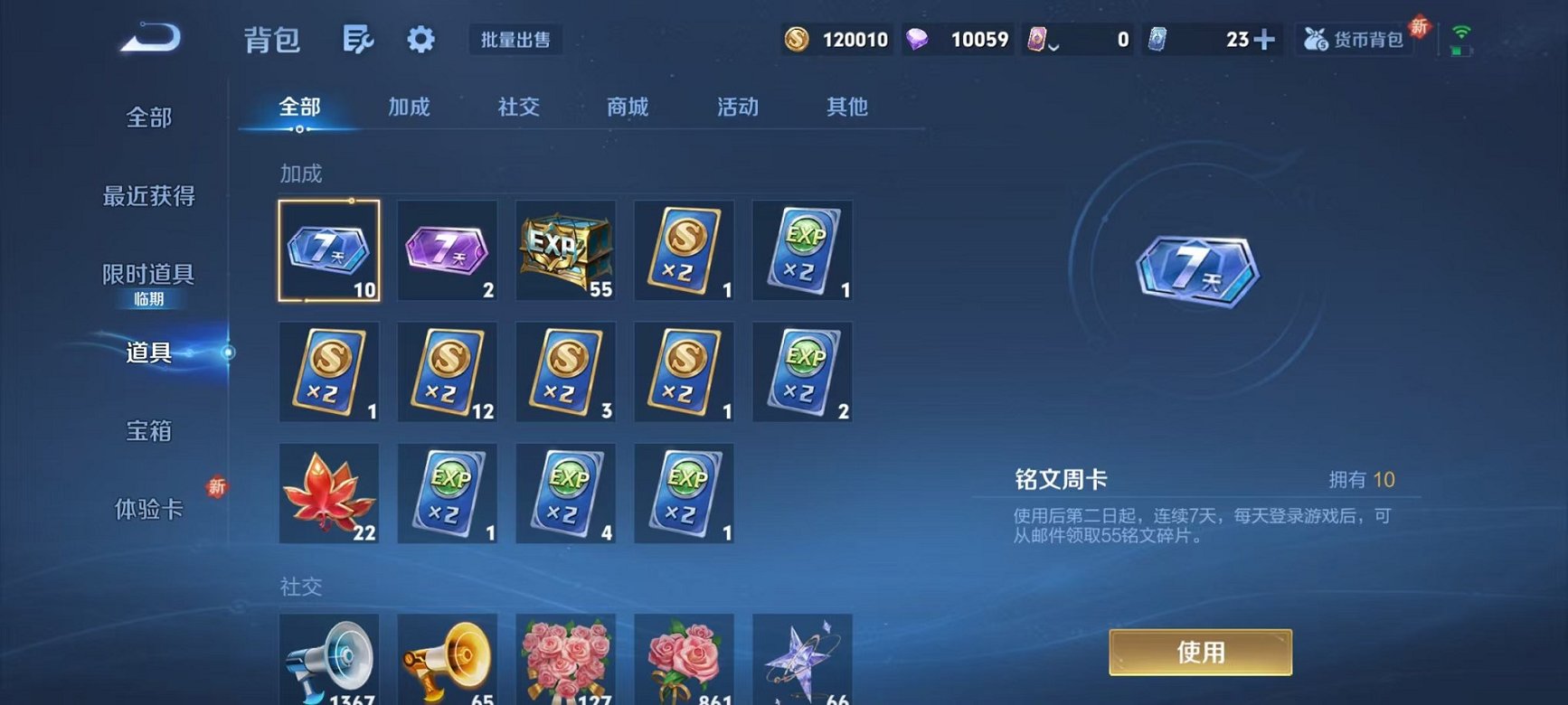Click the 批量出售 batch sell button
This screenshot has width=1568, height=705.
point(514,39)
